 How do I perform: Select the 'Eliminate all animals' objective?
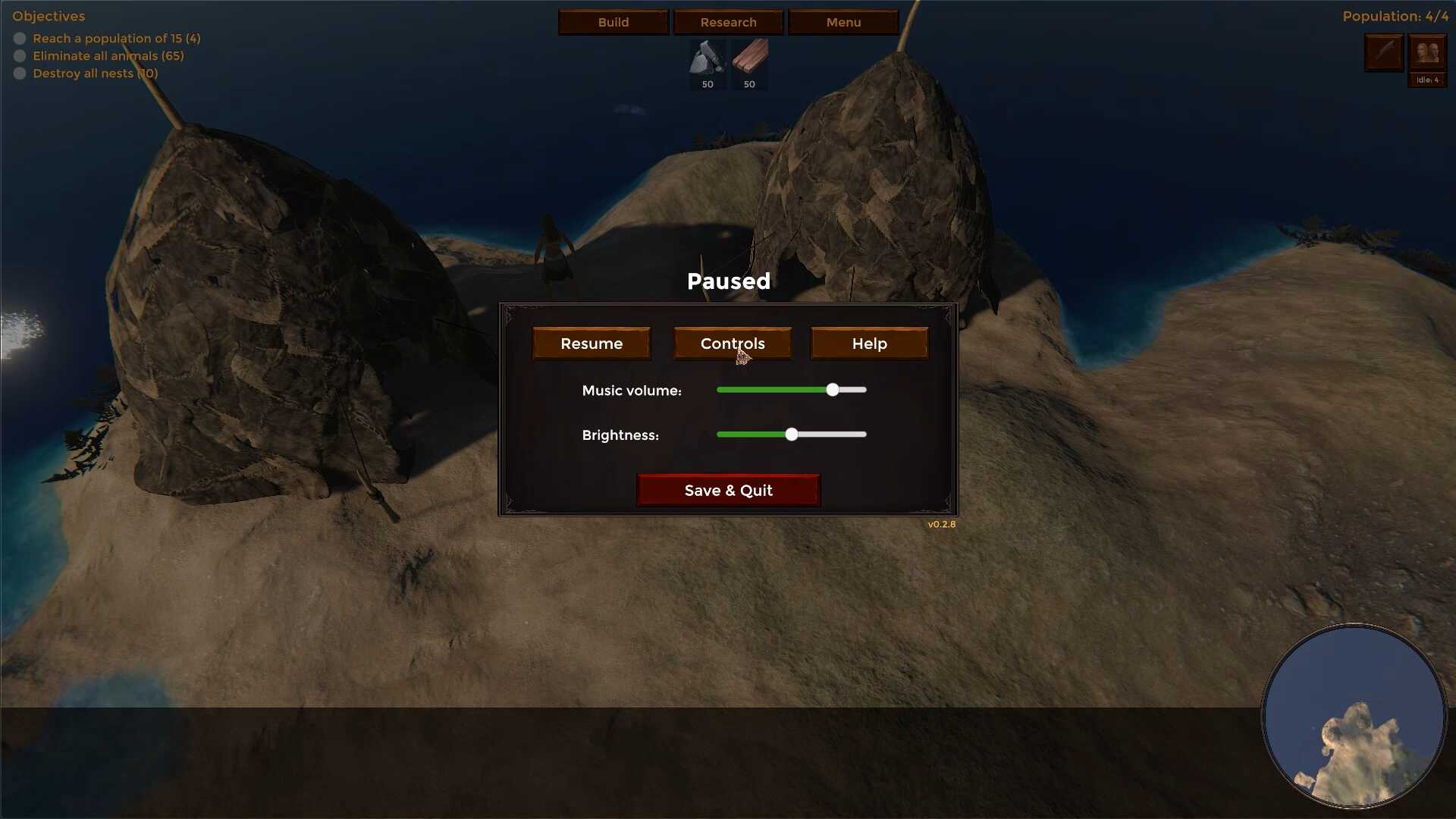coord(108,55)
